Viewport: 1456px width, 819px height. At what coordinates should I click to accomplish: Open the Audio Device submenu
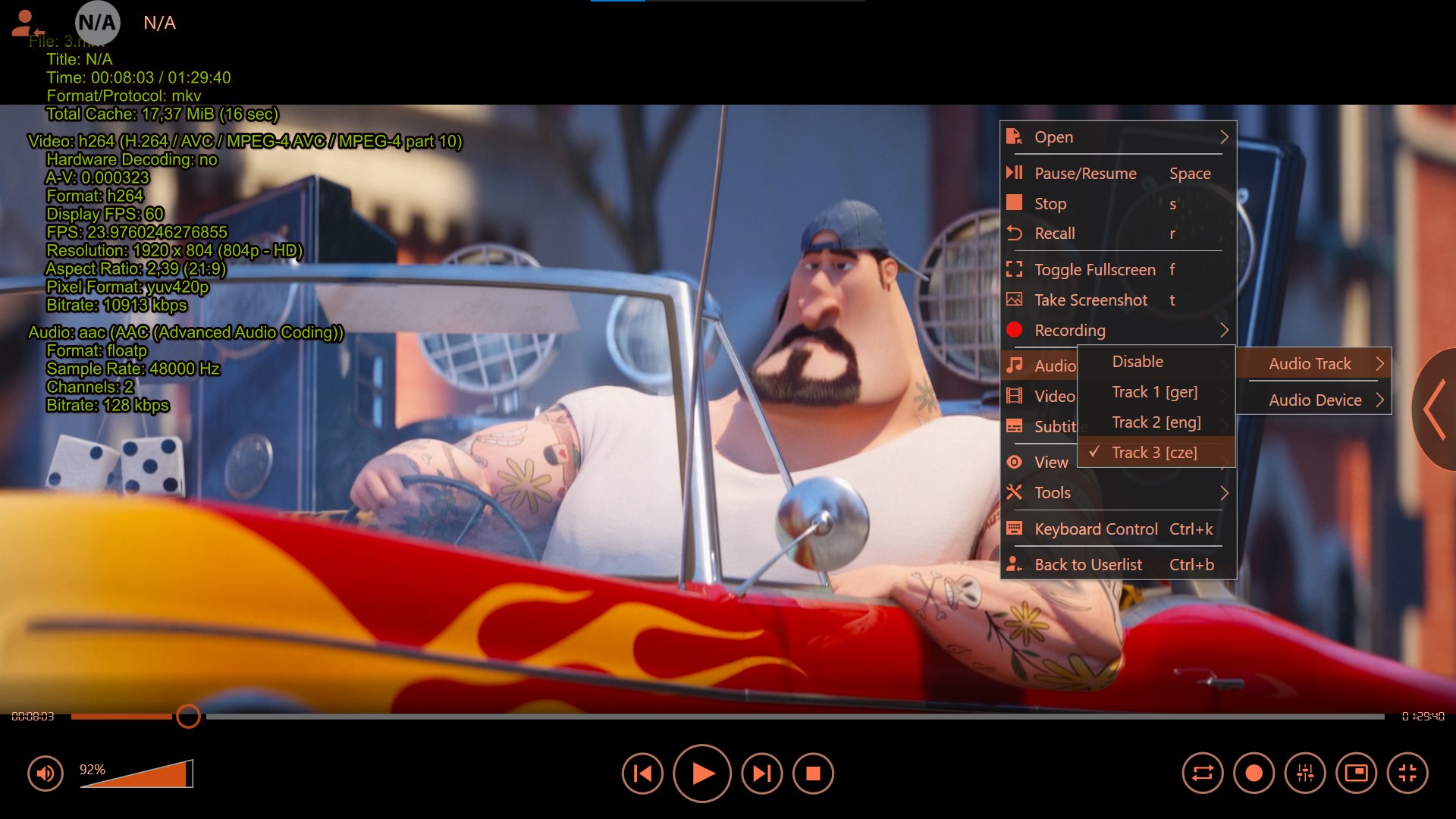pyautogui.click(x=1315, y=400)
